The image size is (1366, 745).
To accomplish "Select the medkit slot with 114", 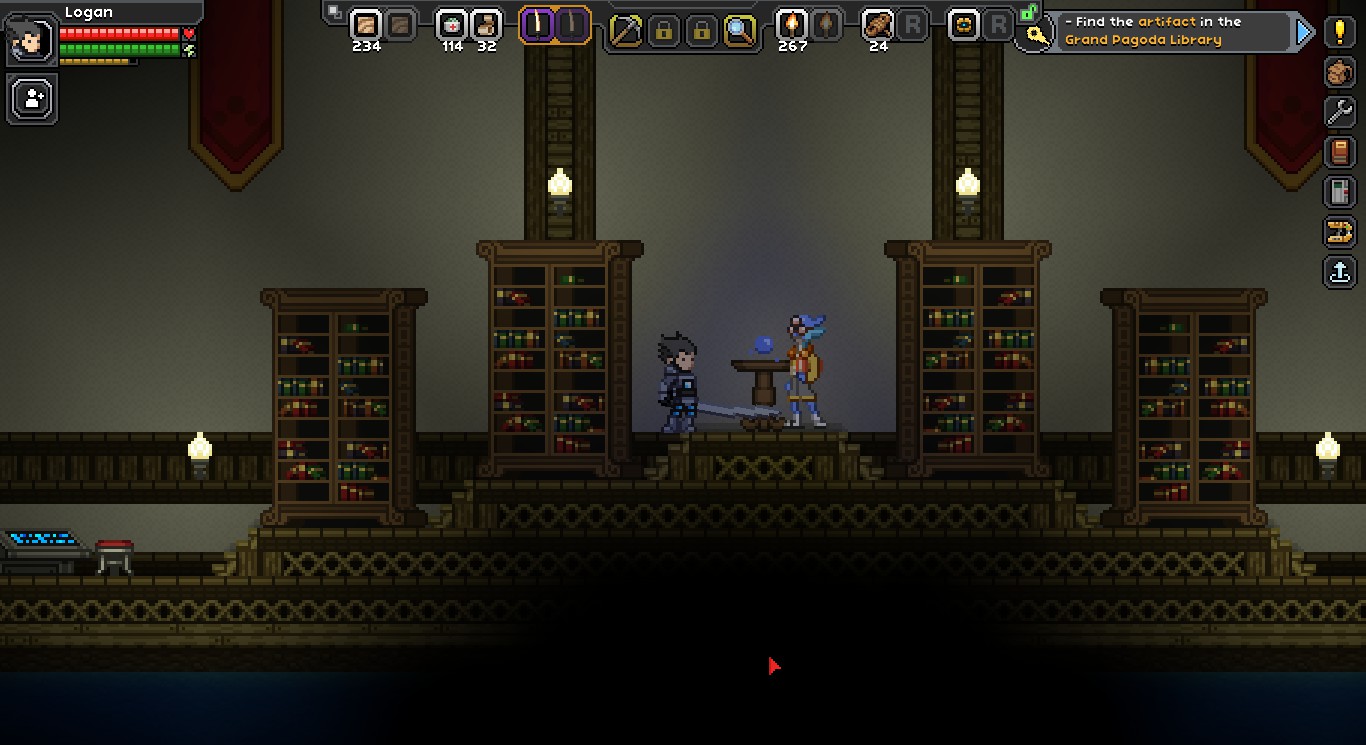I will 453,25.
